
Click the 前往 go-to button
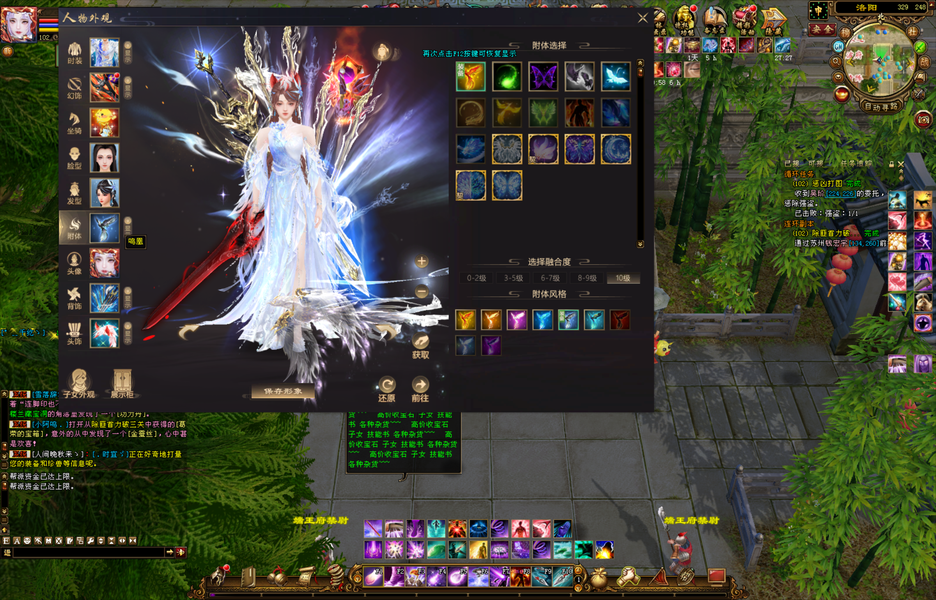(x=421, y=387)
